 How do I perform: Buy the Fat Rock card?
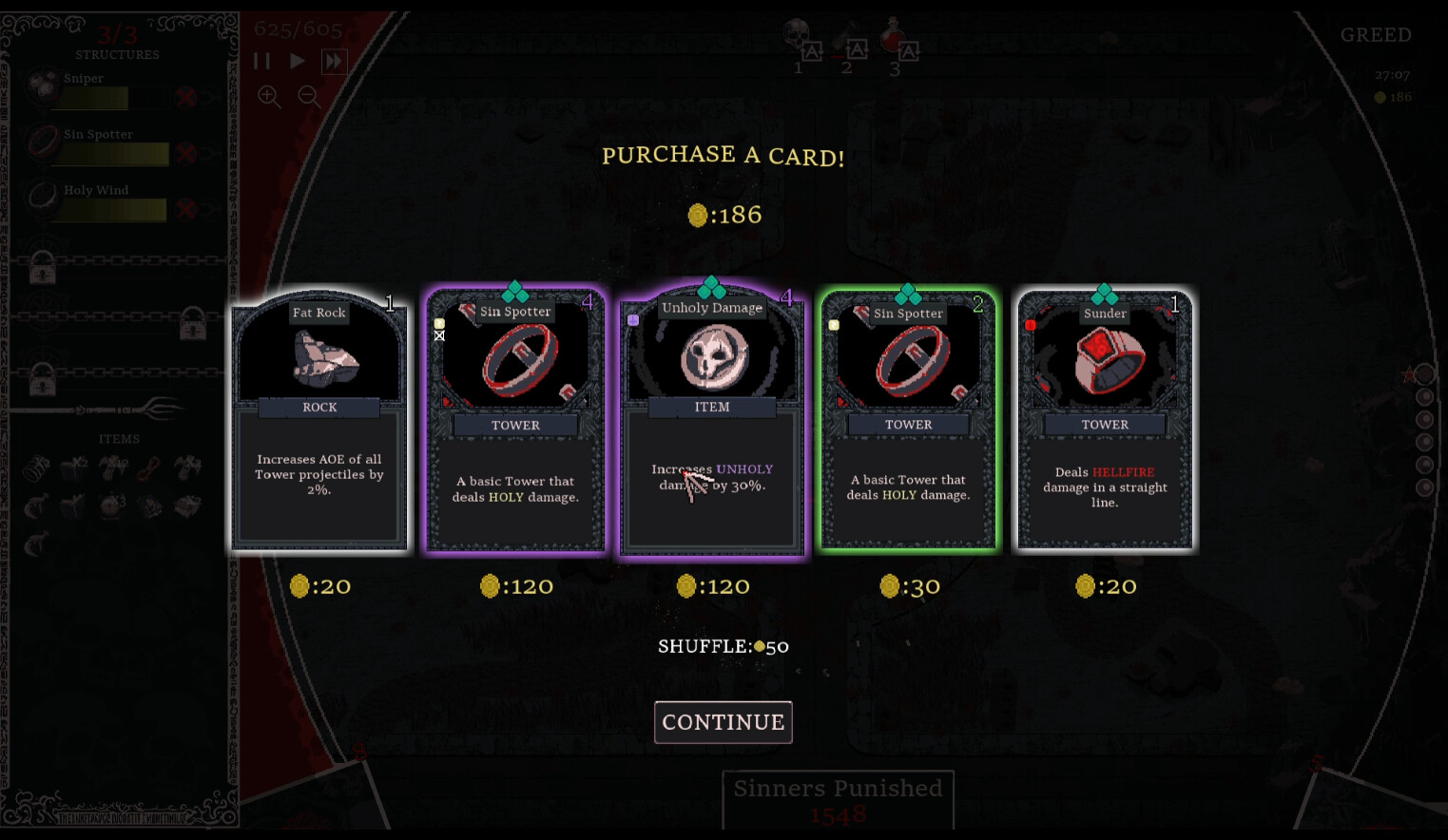click(319, 423)
